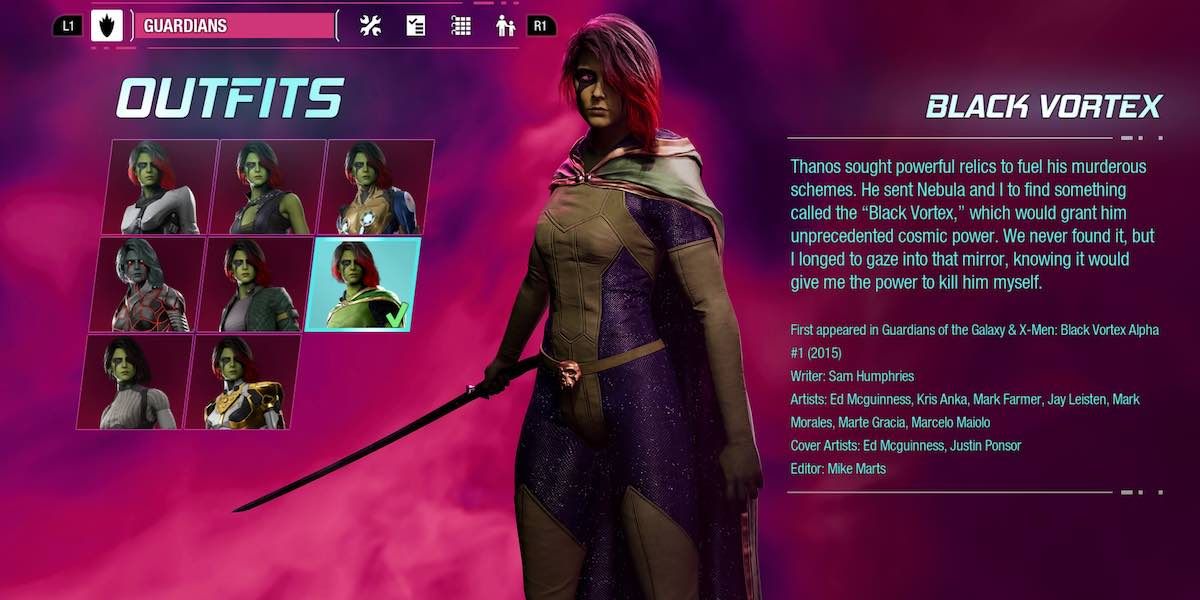The width and height of the screenshot is (1200, 600).
Task: Pick the grey ribbed sweater outfit
Action: coord(135,382)
